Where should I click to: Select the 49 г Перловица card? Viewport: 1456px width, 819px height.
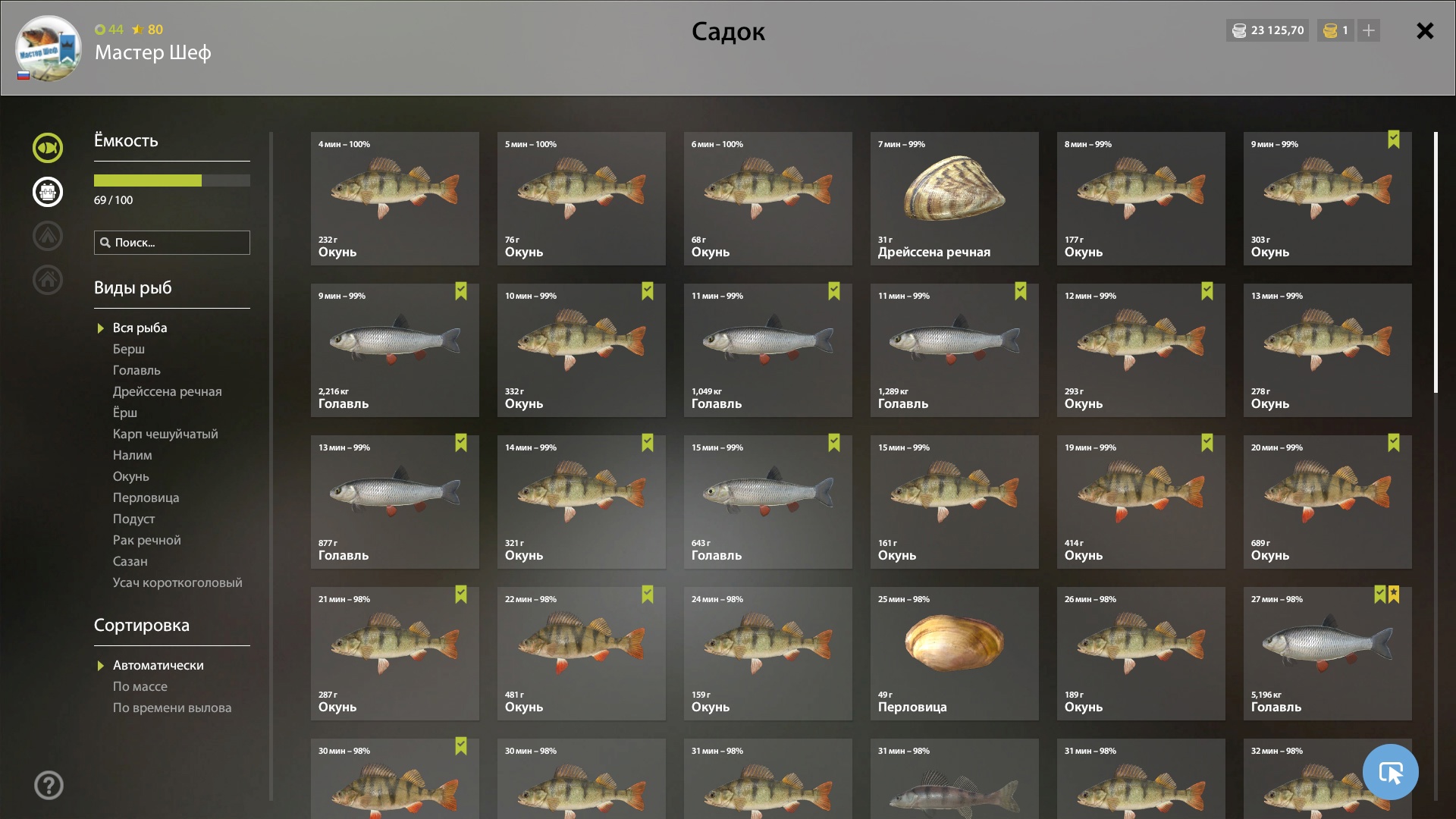[x=954, y=653]
